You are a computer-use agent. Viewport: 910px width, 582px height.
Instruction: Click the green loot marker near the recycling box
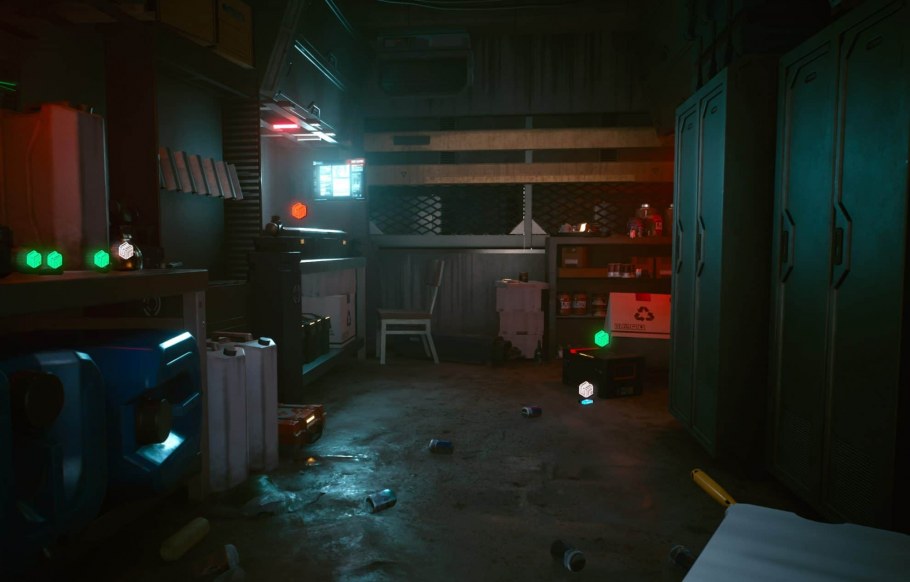point(601,339)
